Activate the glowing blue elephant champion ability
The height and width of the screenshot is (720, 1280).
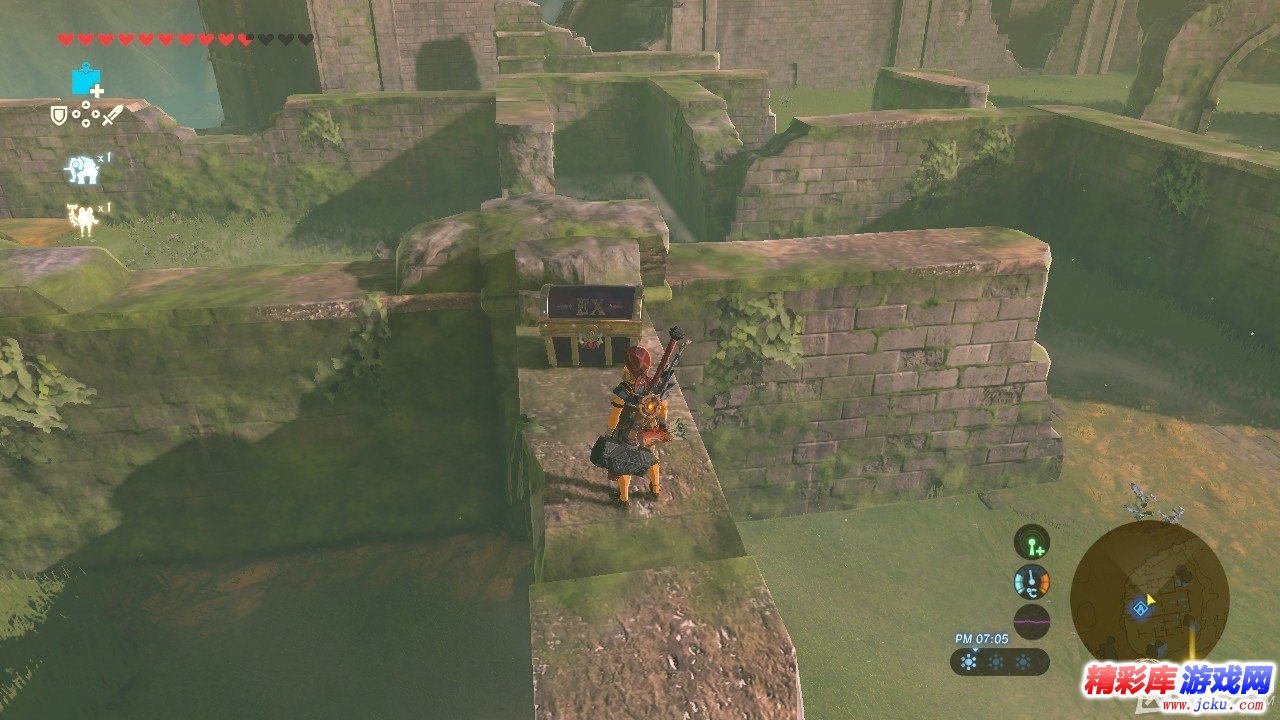(x=82, y=169)
